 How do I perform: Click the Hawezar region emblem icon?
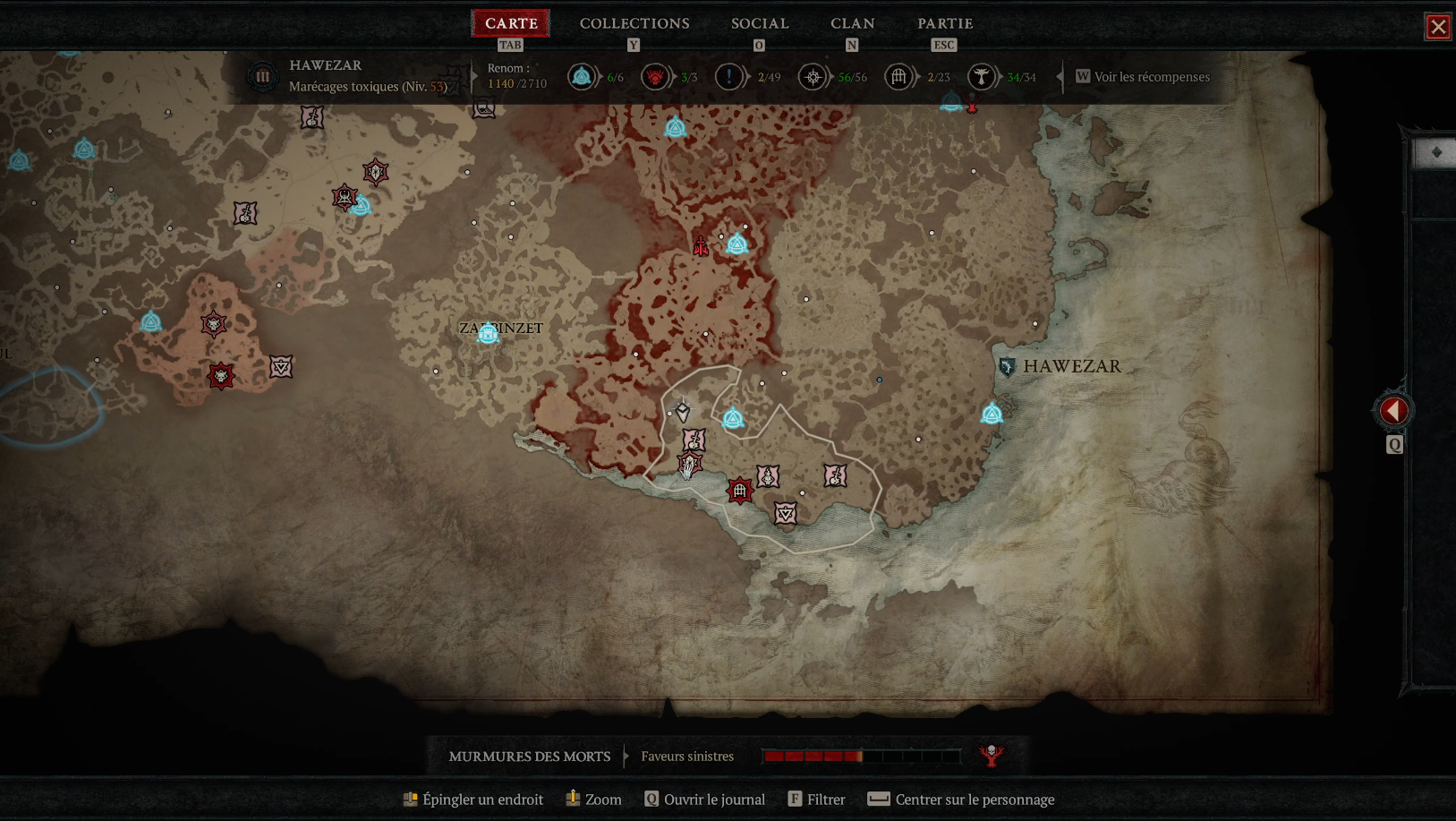262,75
